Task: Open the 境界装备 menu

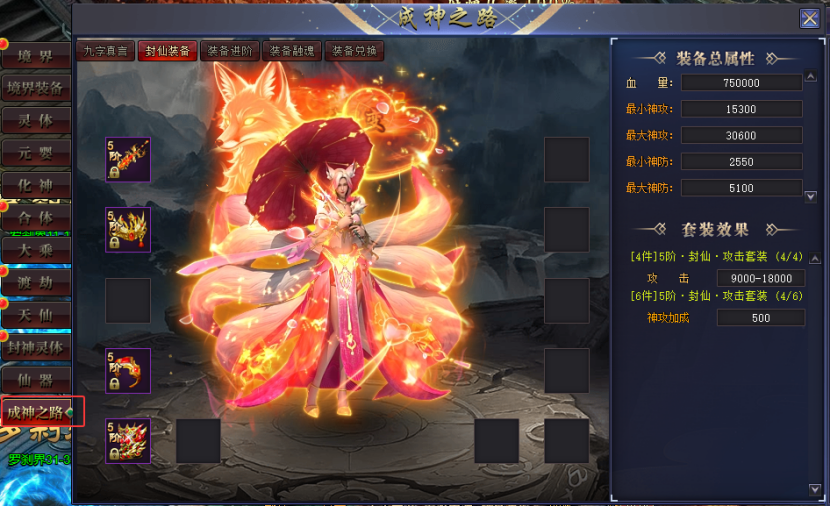Action: coord(36,88)
